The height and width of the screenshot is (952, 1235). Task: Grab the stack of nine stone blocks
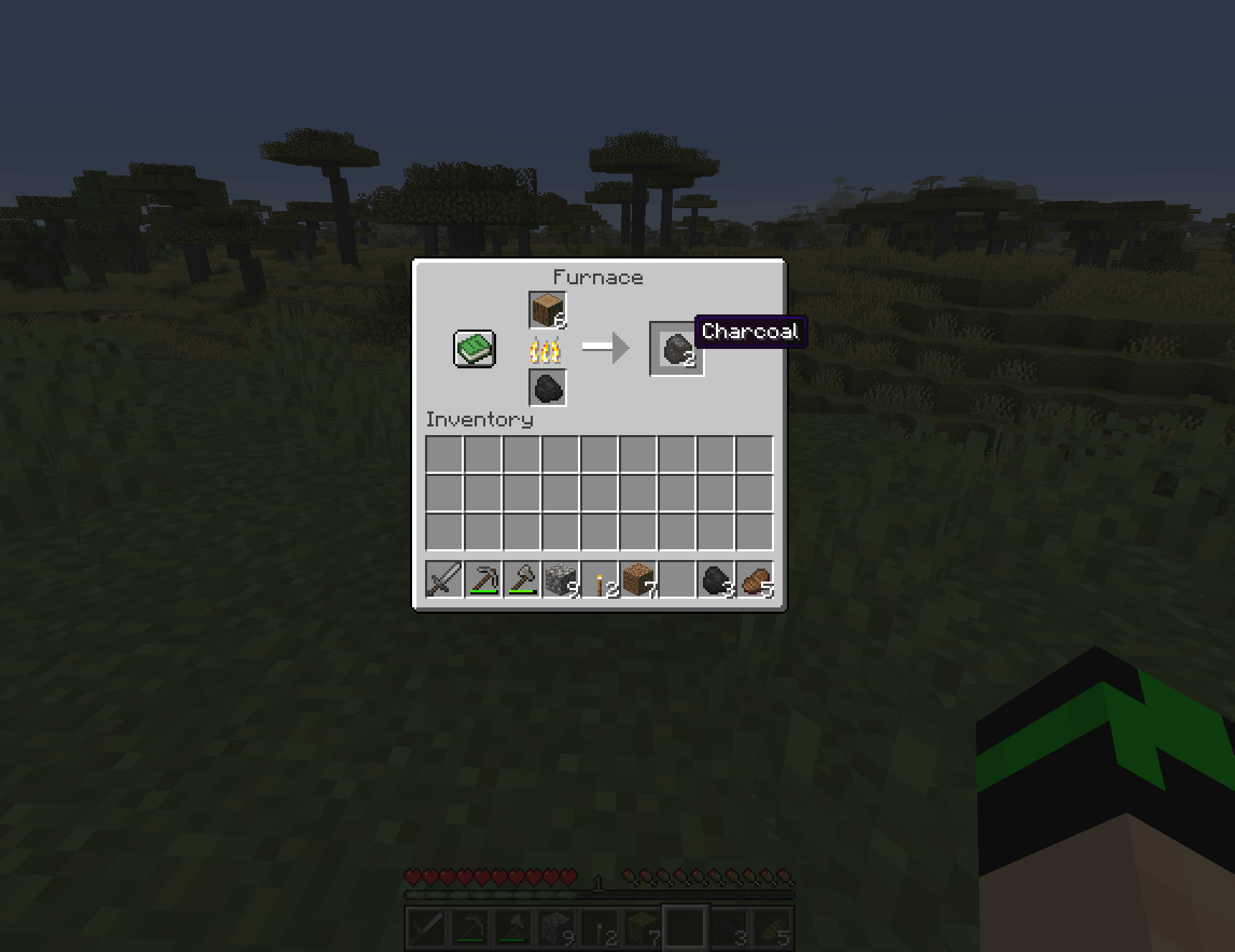pyautogui.click(x=561, y=579)
